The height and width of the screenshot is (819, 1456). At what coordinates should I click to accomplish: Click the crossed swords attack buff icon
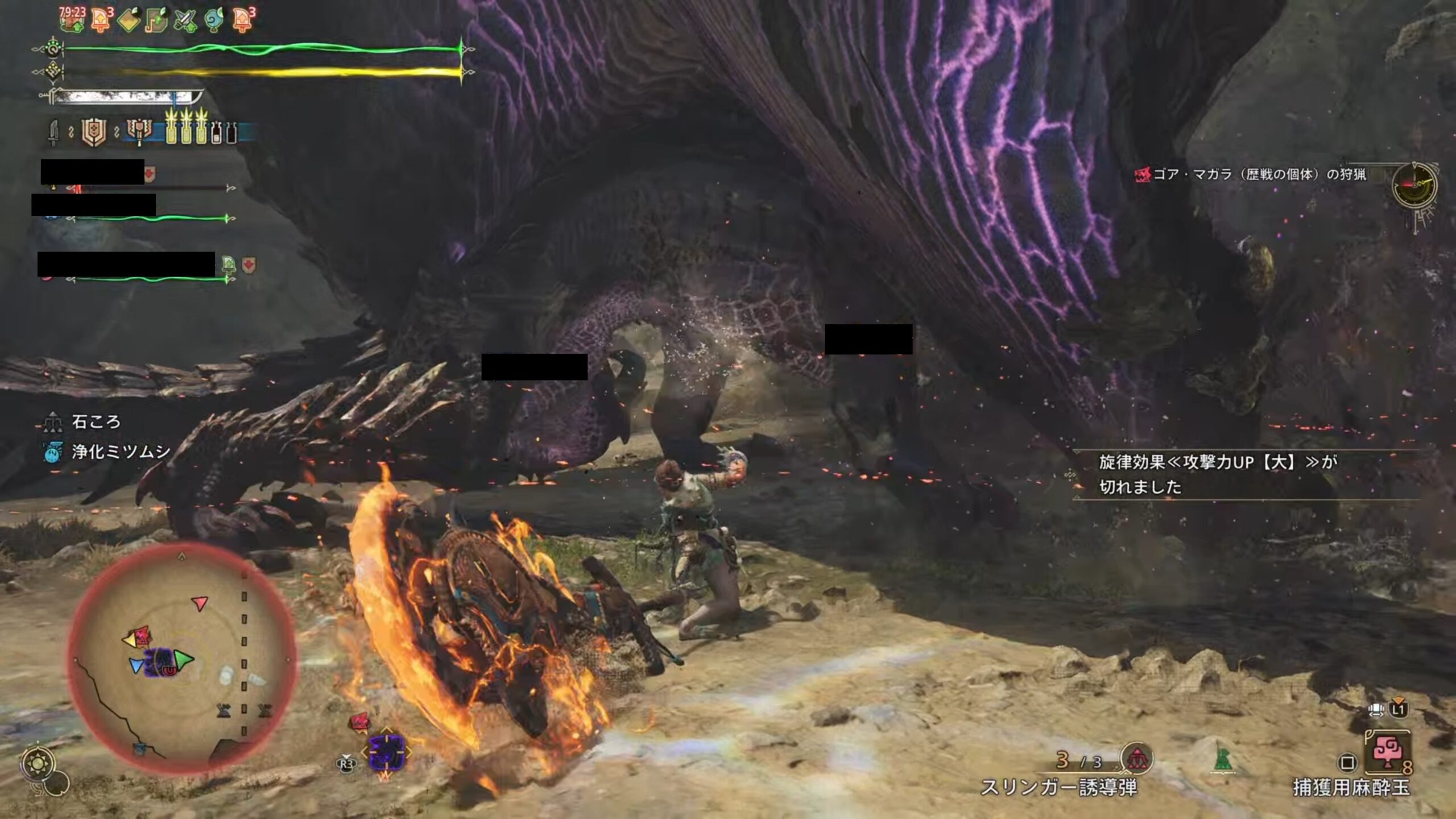(185, 20)
